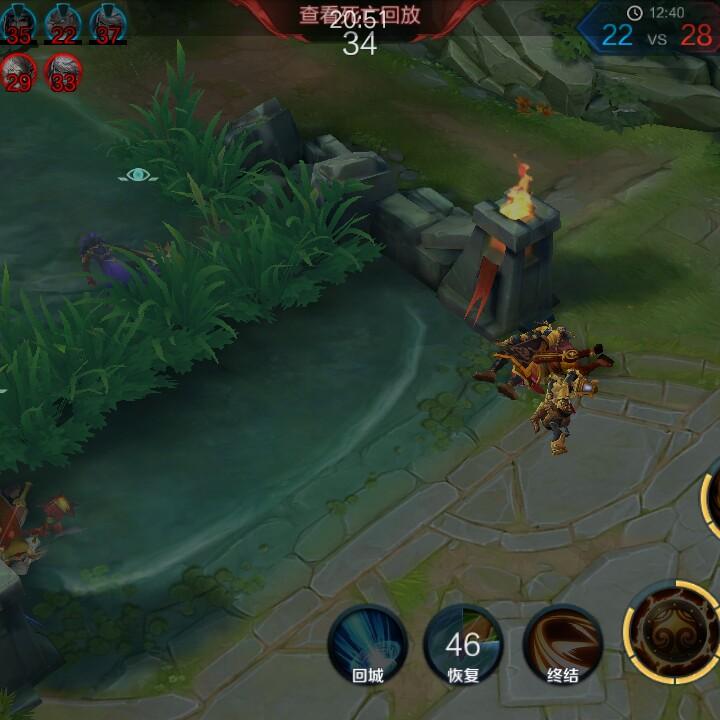720x720 pixels.
Task: Pick the hero portrait showing respawn timer 33
Action: point(63,72)
